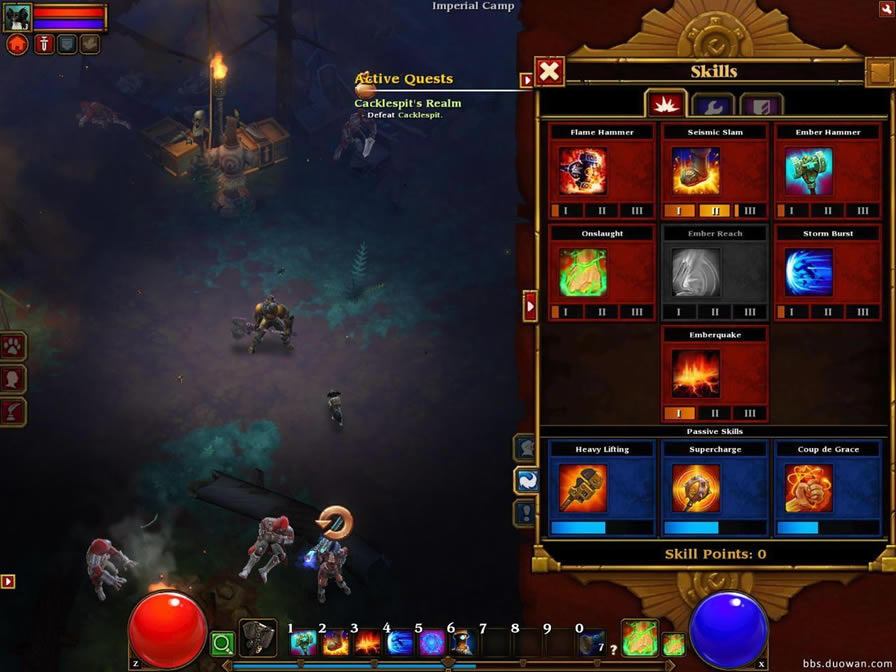The image size is (896, 672).
Task: Open the pet paw menu button
Action: tap(14, 347)
